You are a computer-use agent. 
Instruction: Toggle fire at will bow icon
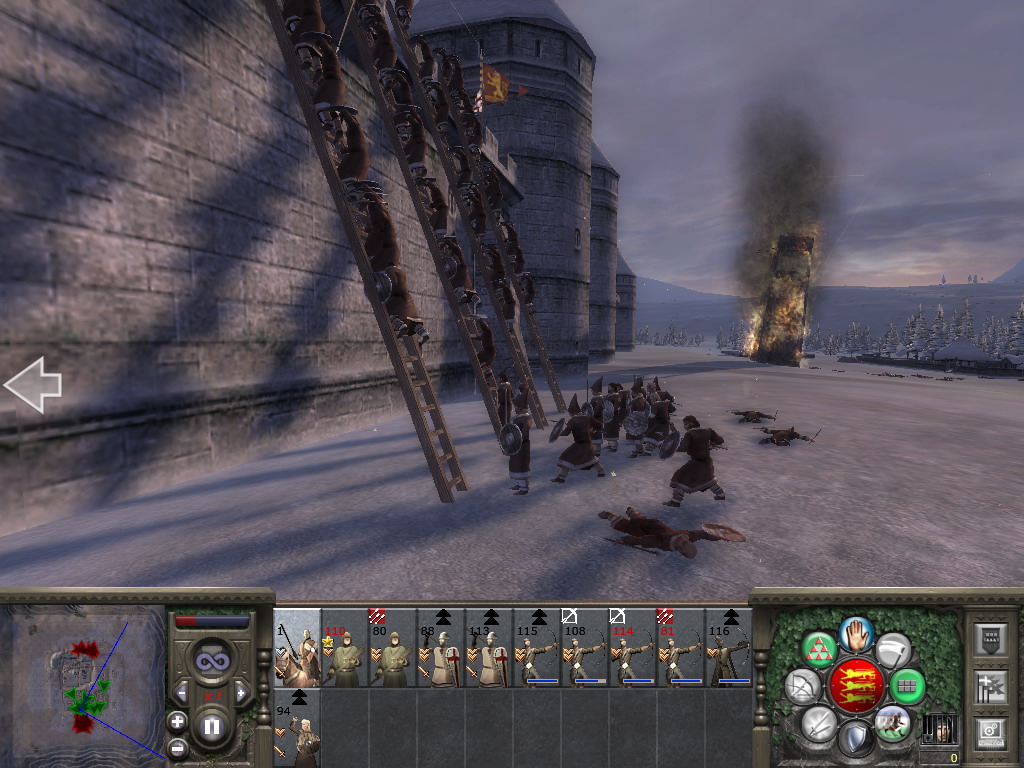coord(802,686)
